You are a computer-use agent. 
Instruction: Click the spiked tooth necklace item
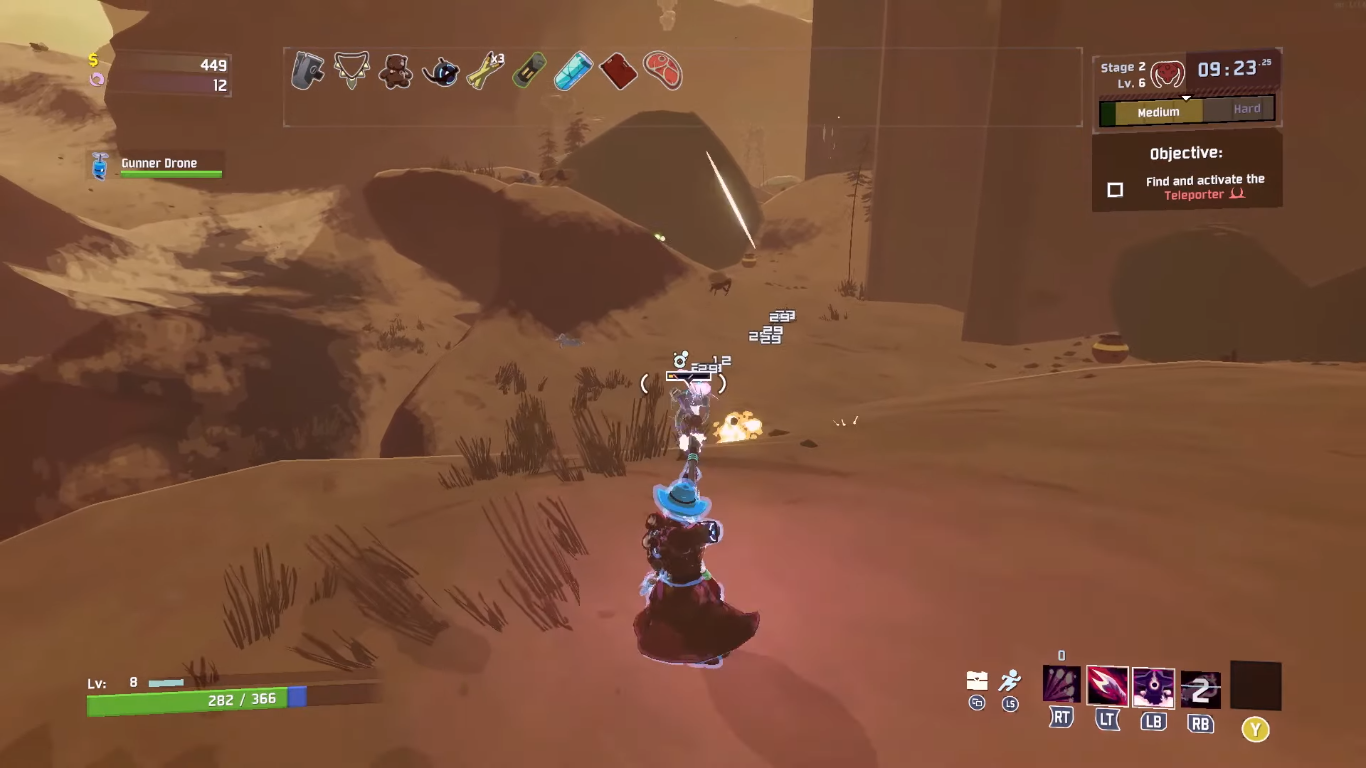(x=351, y=71)
